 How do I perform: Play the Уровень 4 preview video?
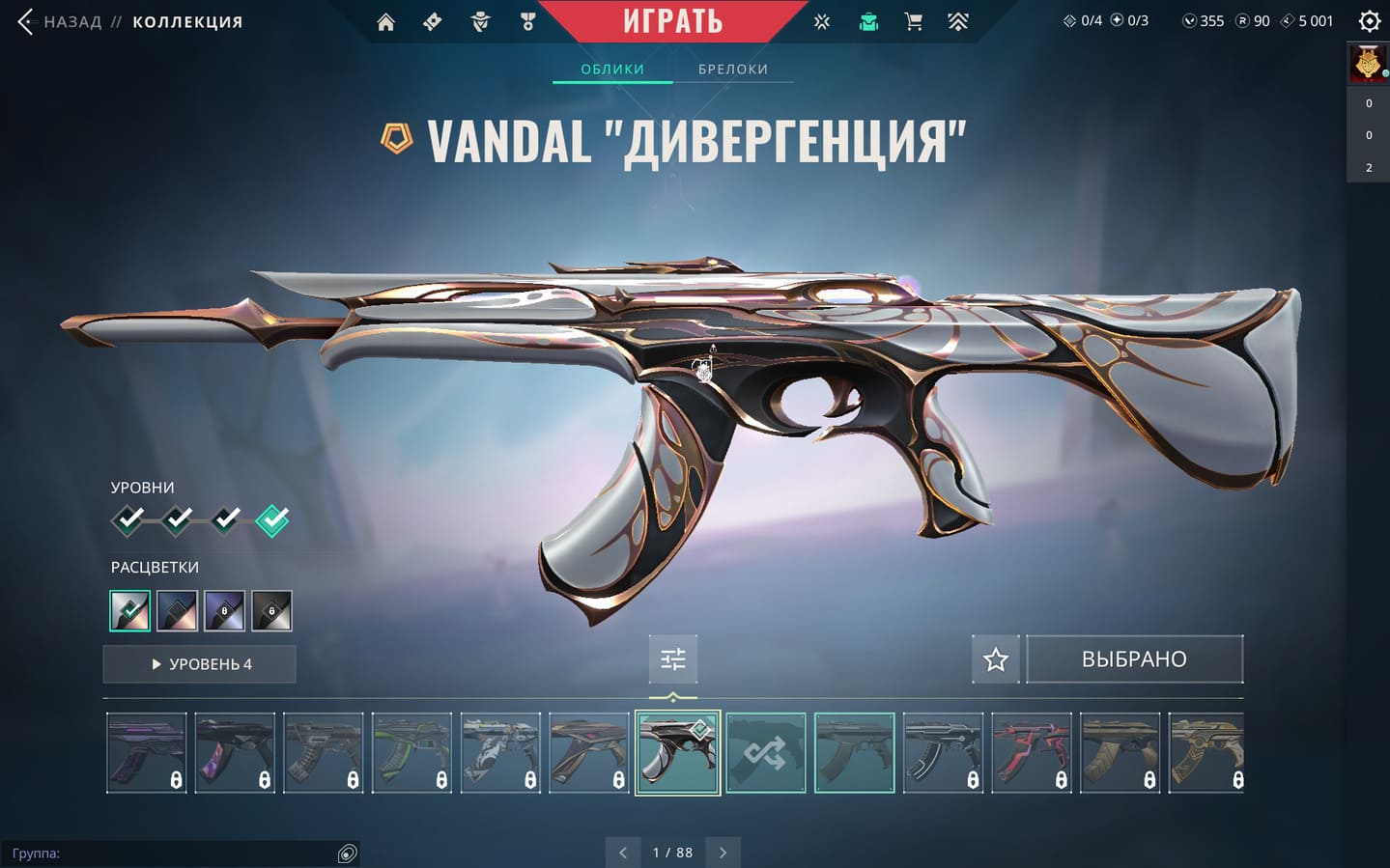(x=200, y=664)
